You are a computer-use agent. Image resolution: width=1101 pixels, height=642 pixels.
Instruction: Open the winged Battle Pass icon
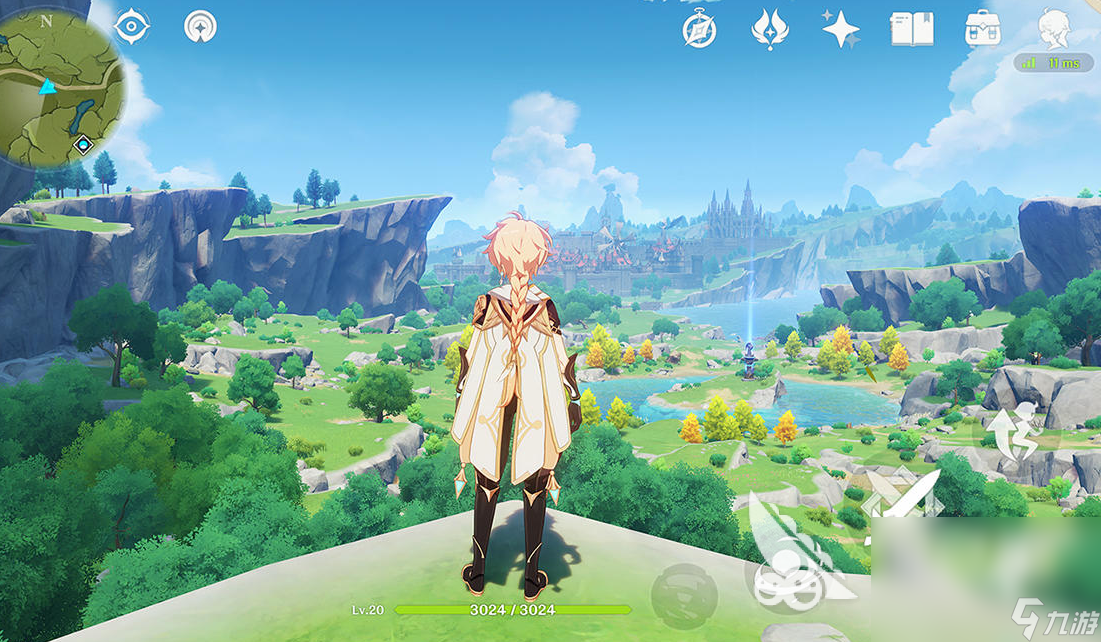(x=770, y=29)
